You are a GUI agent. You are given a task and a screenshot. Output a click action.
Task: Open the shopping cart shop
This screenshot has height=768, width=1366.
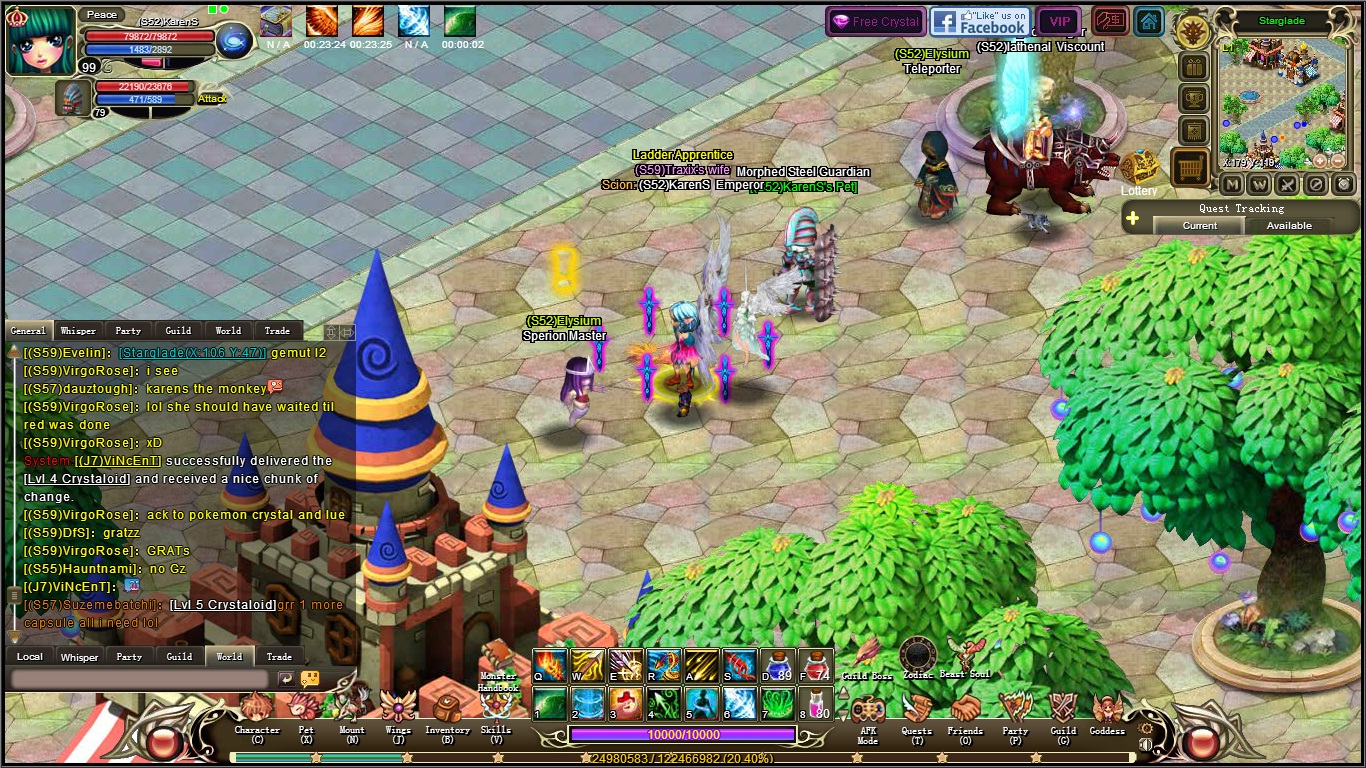pos(1191,169)
